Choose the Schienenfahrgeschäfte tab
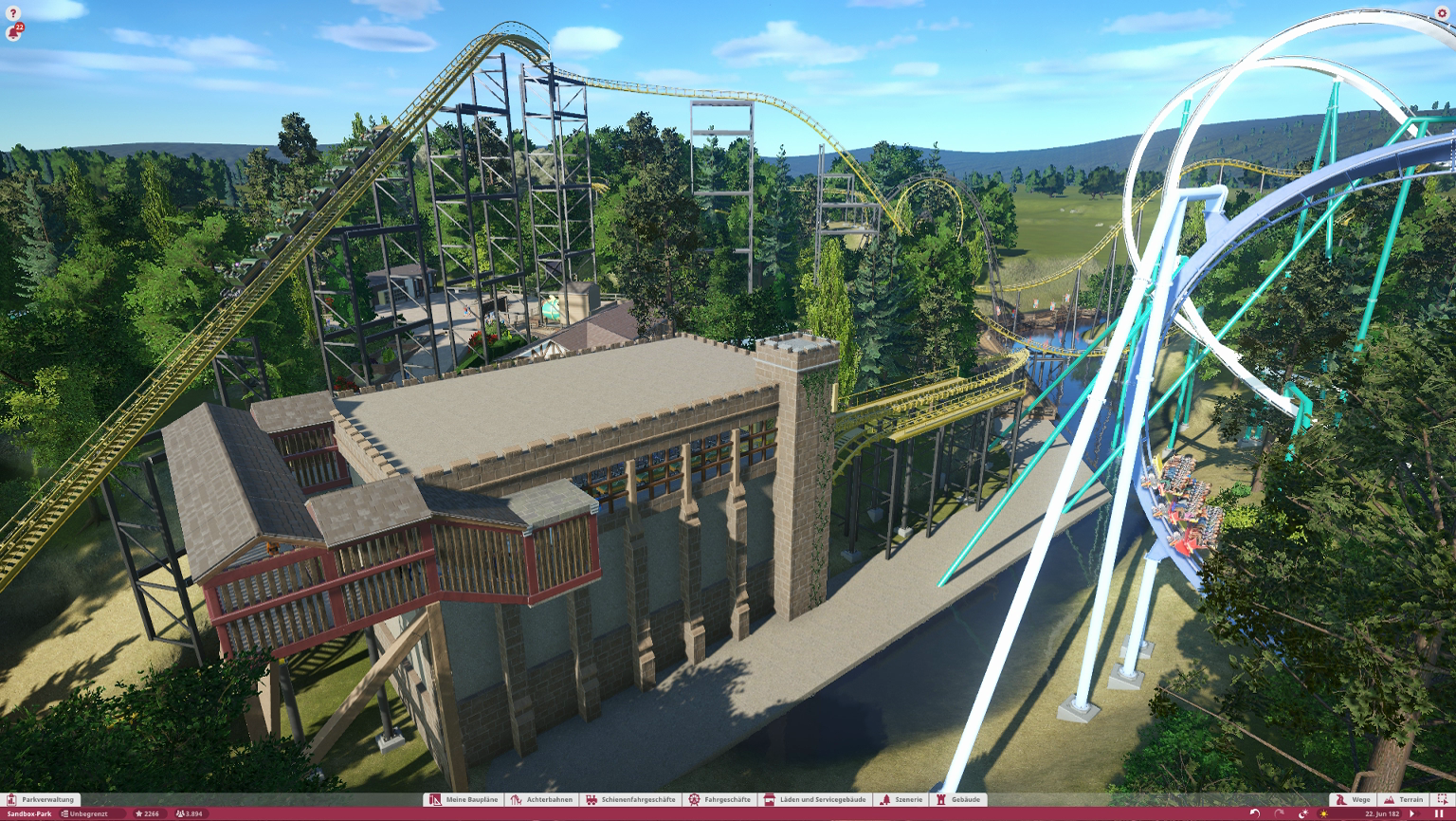Viewport: 1456px width, 821px height. [x=630, y=799]
